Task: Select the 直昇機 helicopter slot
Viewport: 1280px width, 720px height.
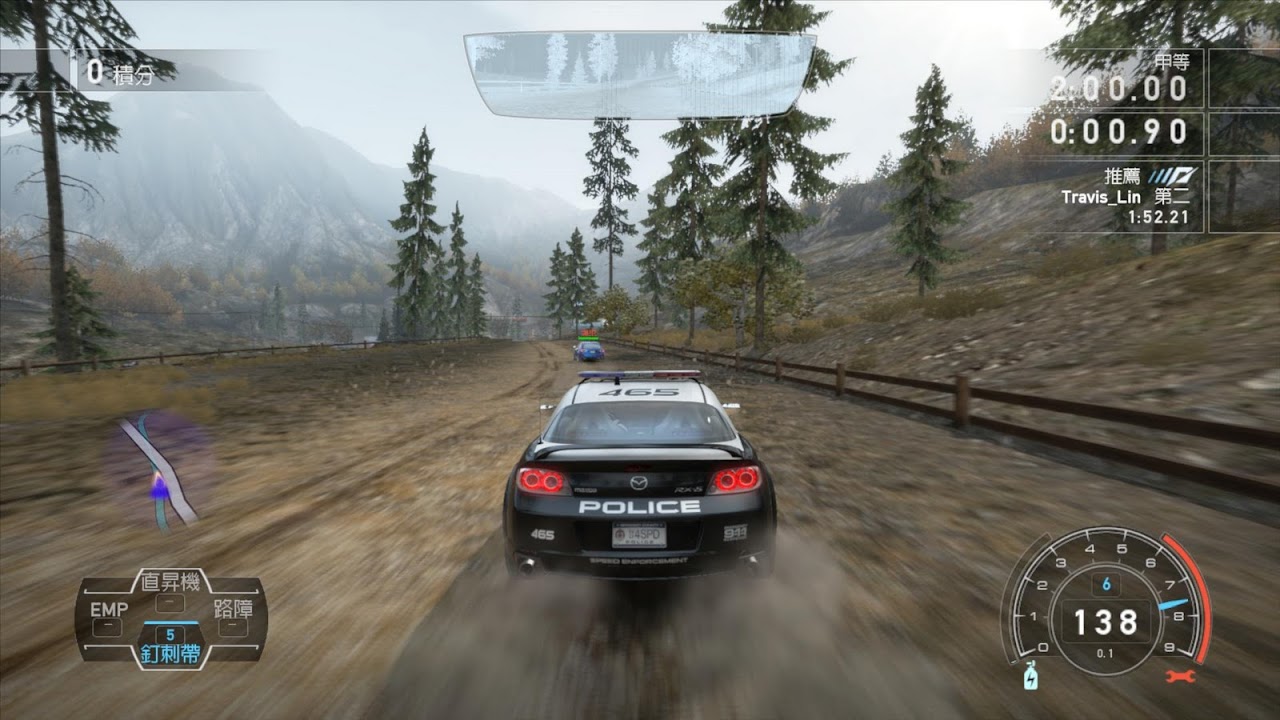Action: point(171,590)
